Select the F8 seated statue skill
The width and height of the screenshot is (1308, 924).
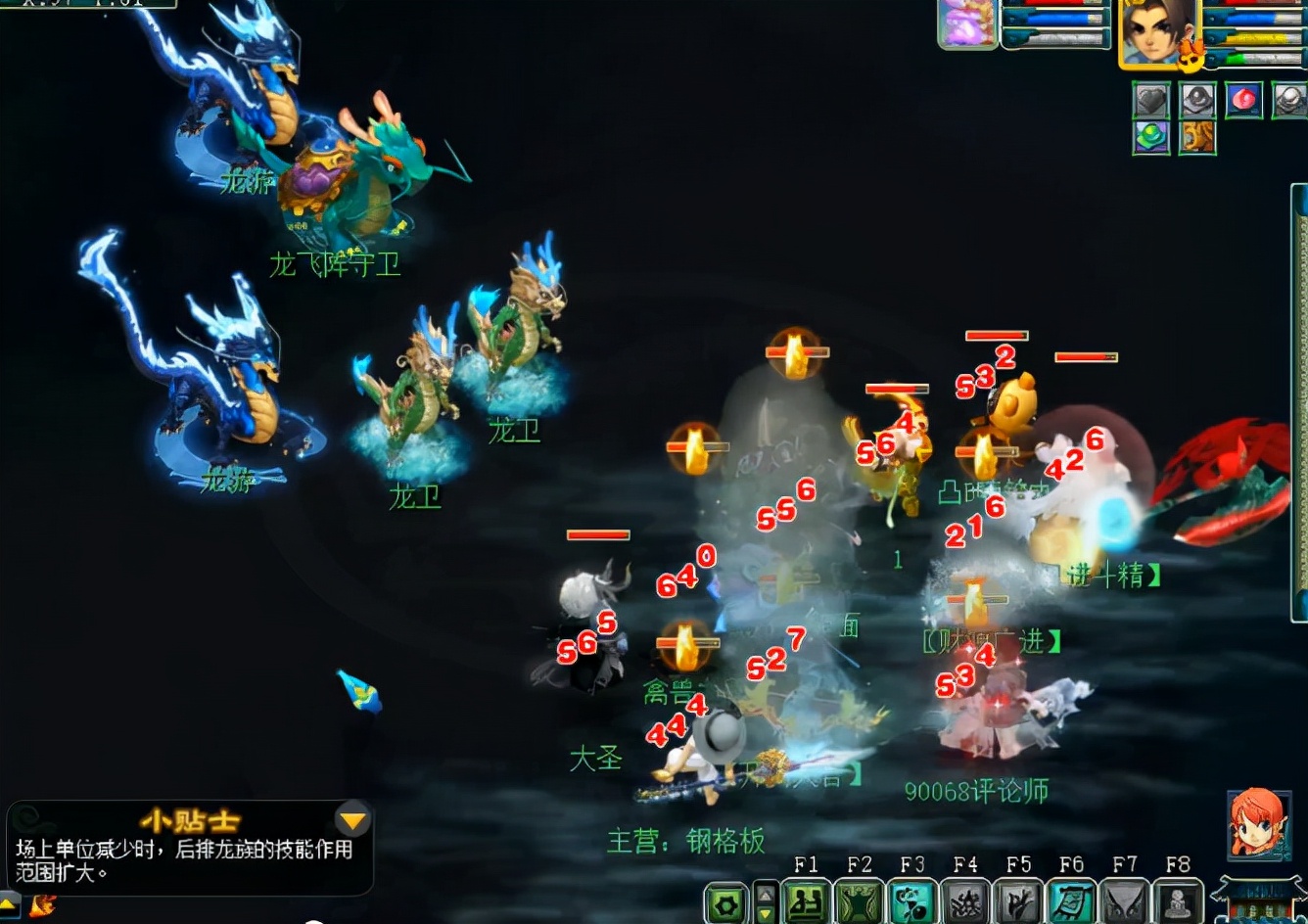[x=1178, y=901]
